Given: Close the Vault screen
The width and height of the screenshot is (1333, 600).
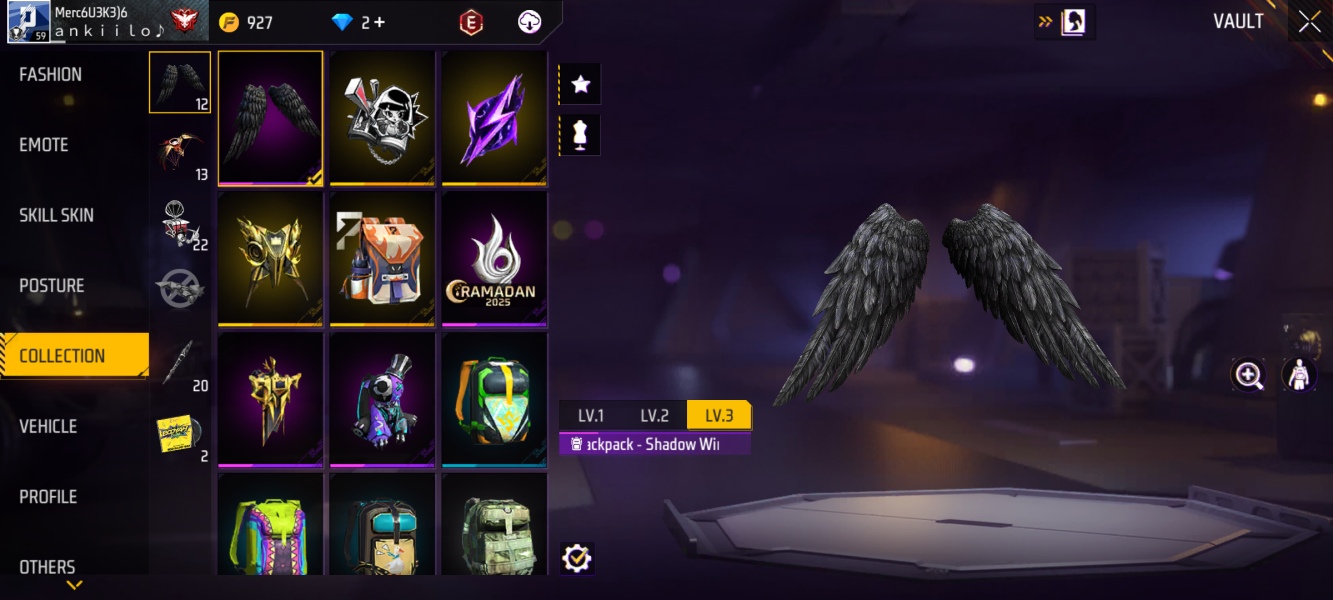Looking at the screenshot, I should pos(1309,22).
